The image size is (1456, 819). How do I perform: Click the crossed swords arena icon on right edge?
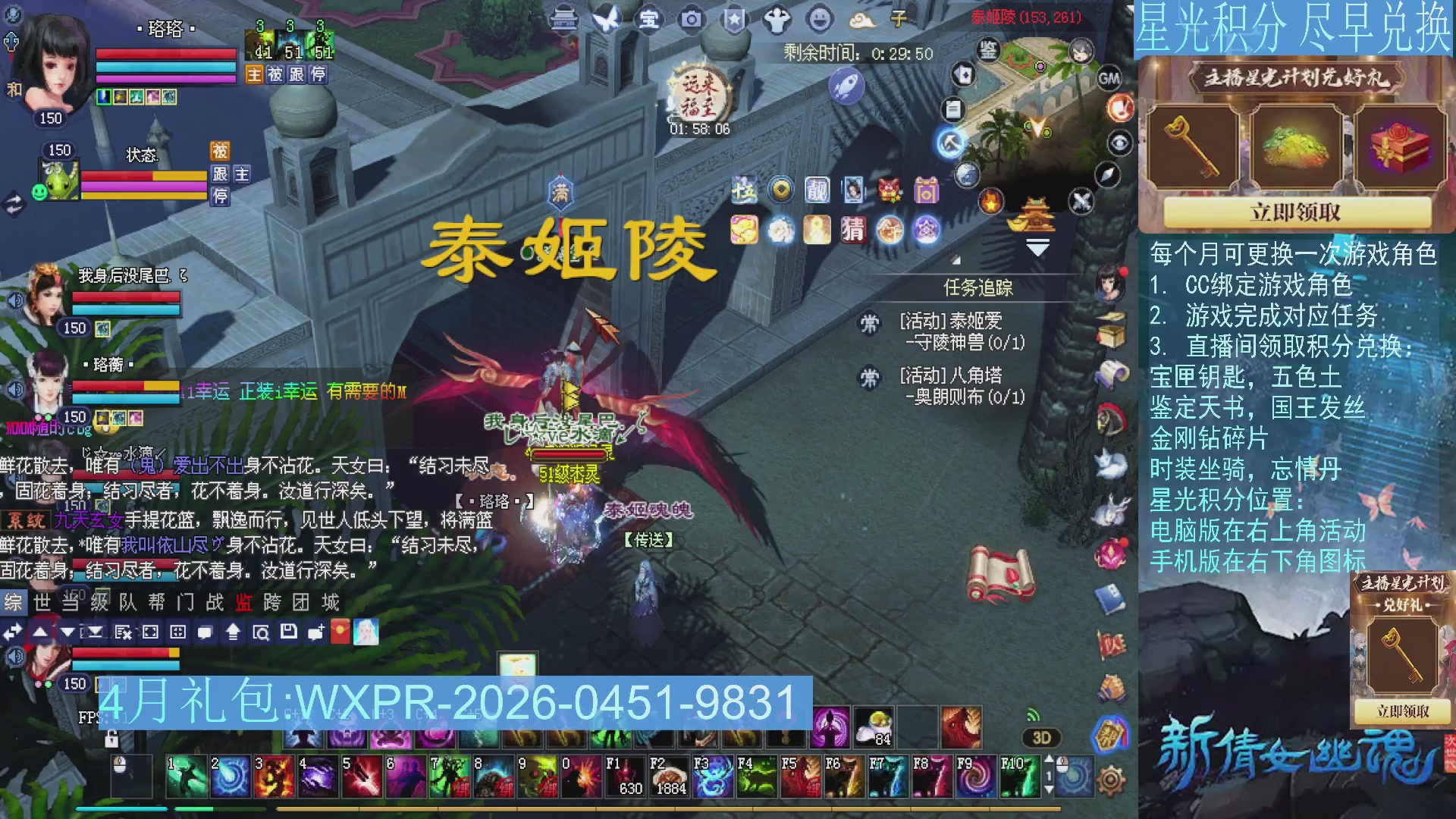pyautogui.click(x=1081, y=202)
